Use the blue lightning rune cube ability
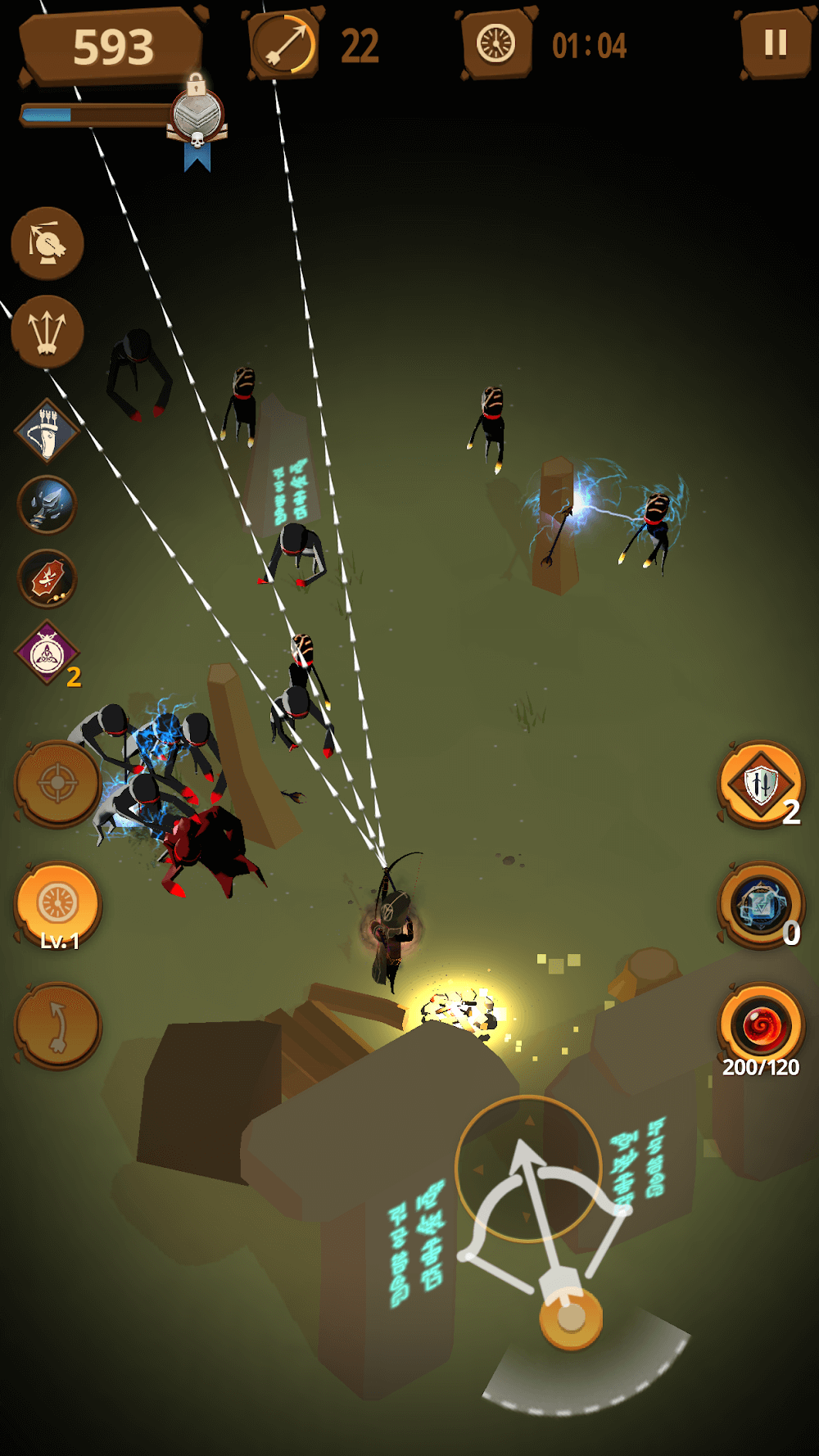This screenshot has width=819, height=1456. [761, 905]
